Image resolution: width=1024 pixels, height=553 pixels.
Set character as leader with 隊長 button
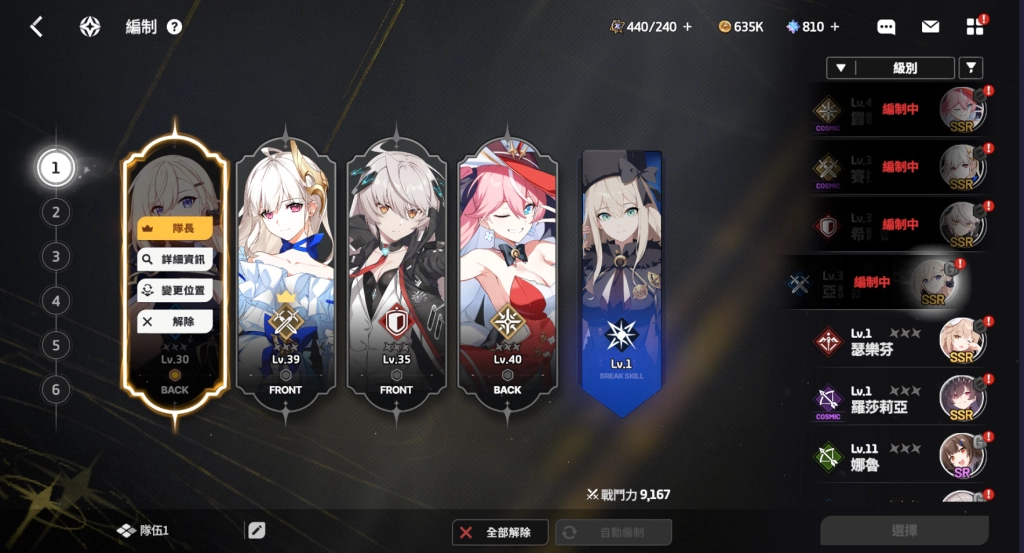pyautogui.click(x=175, y=228)
